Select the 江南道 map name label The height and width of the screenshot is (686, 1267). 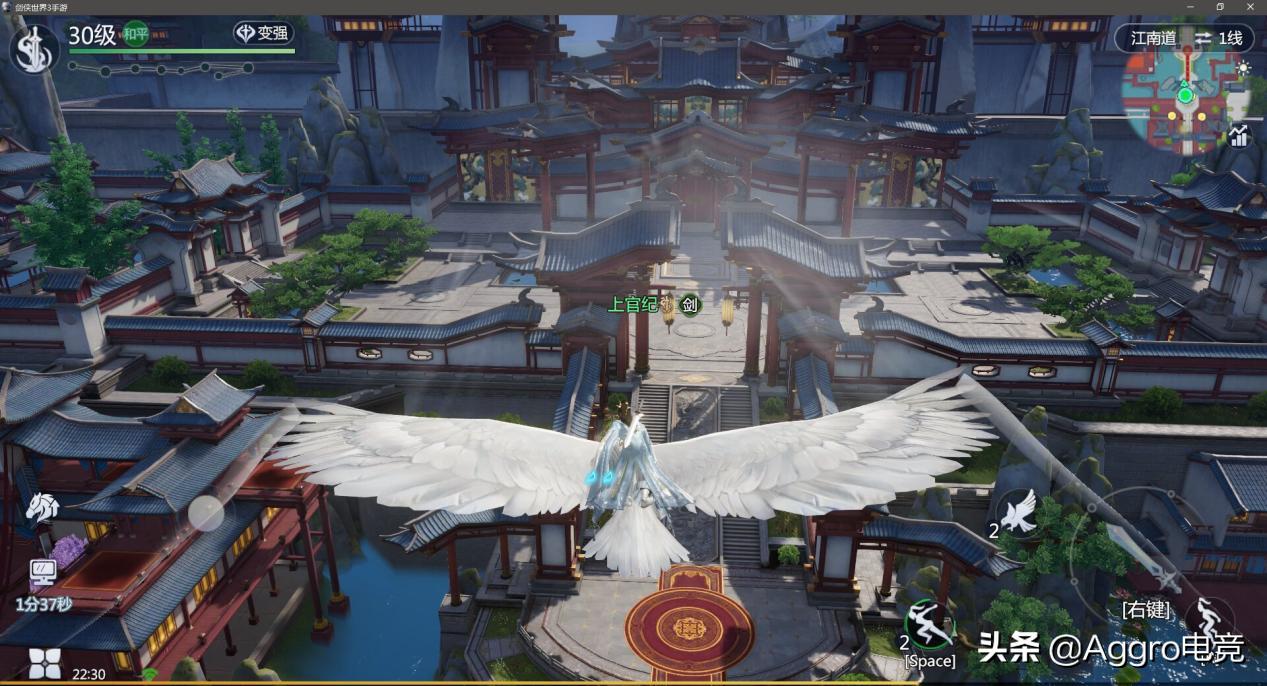1153,39
